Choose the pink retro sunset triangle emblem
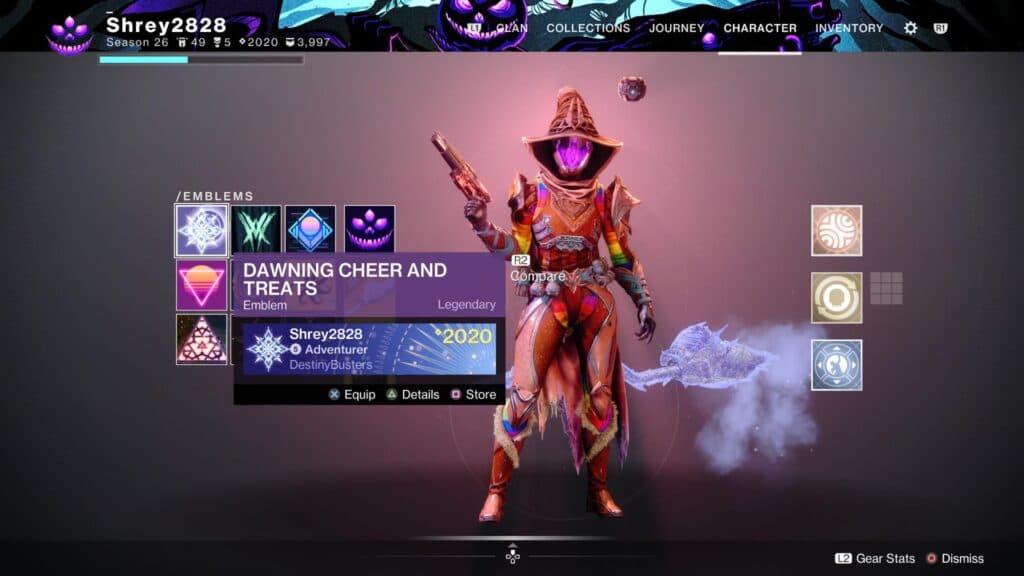 tap(201, 286)
